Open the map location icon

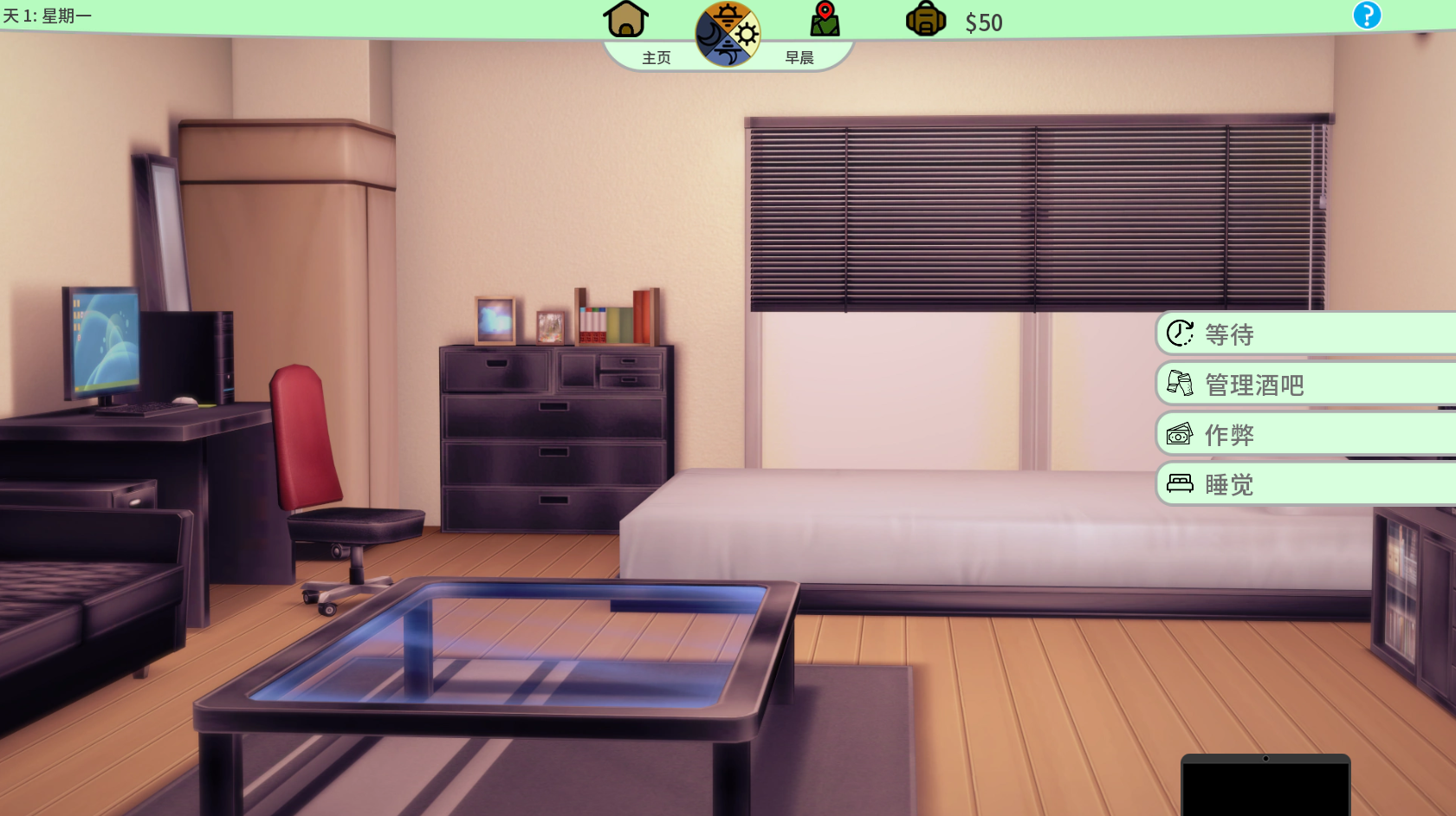pos(825,19)
